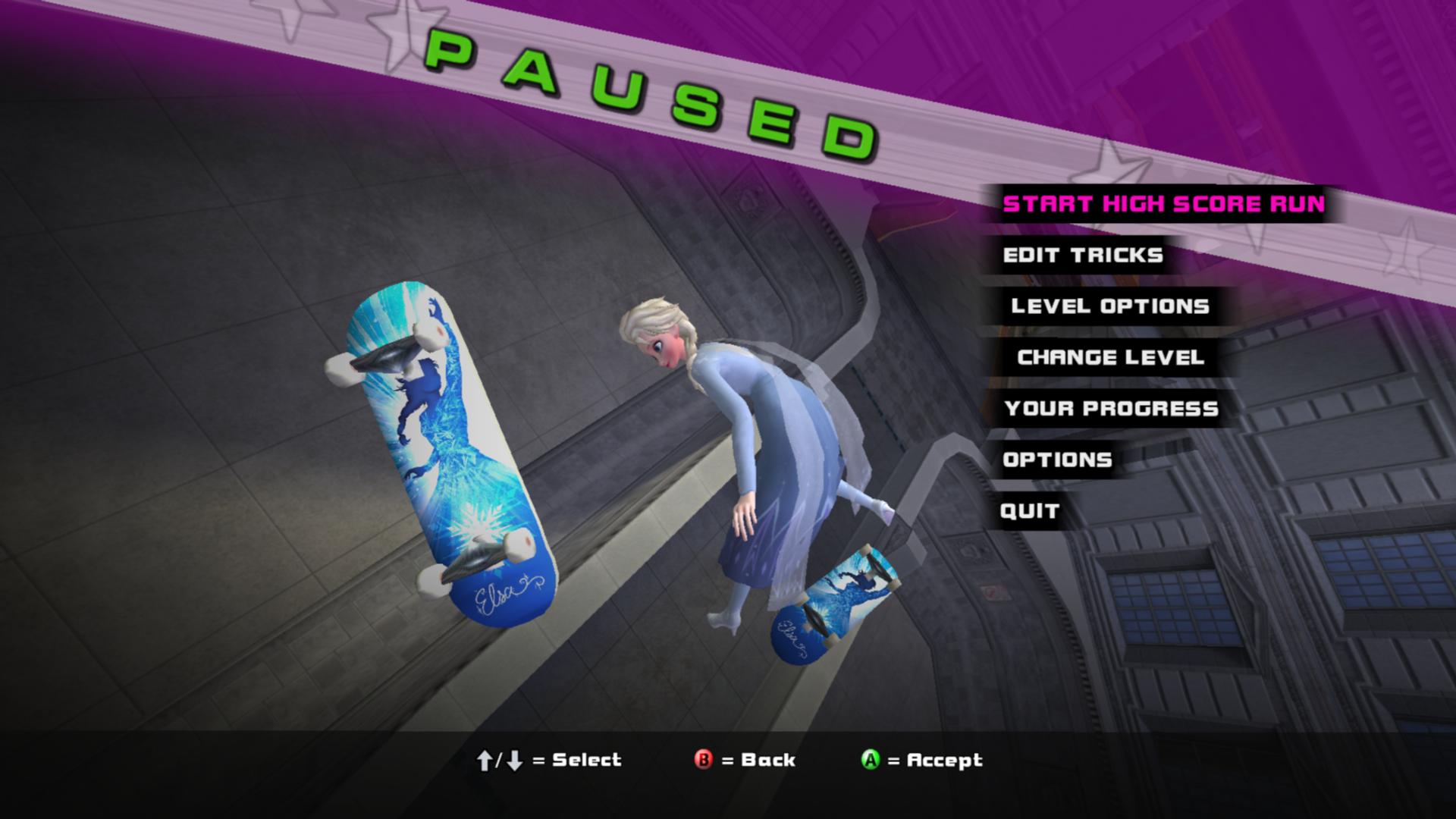
Task: View Your Progress
Action: pyautogui.click(x=1111, y=409)
